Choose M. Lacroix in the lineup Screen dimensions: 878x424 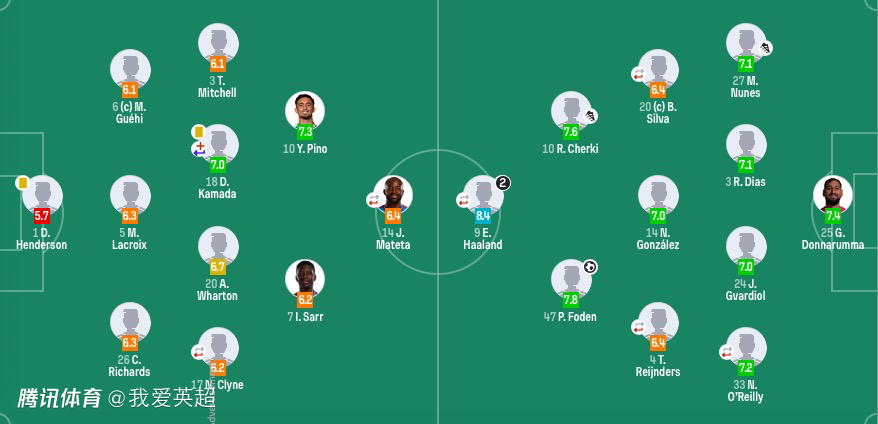[130, 196]
